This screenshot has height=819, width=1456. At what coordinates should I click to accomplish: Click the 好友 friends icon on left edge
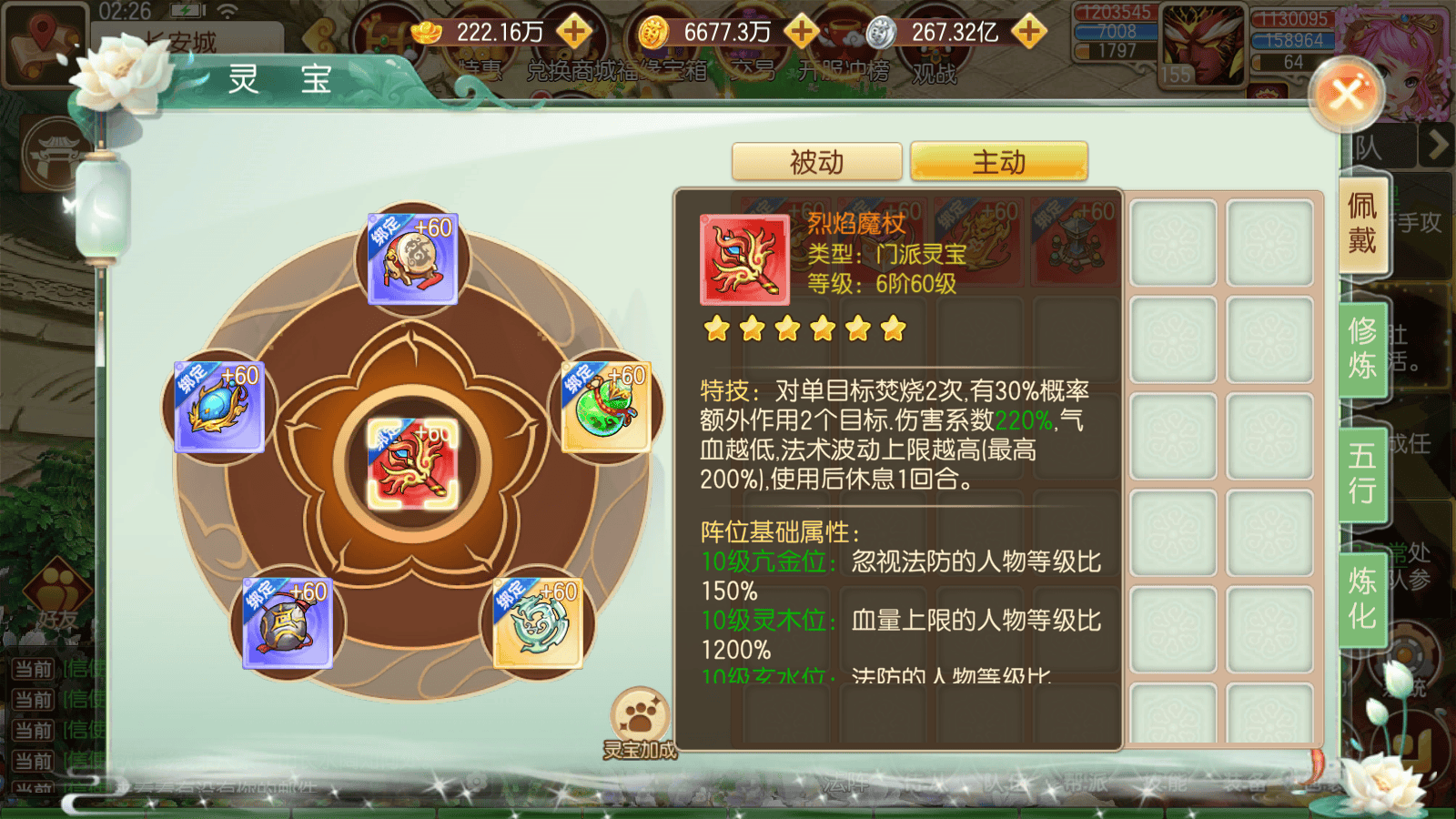[56, 593]
